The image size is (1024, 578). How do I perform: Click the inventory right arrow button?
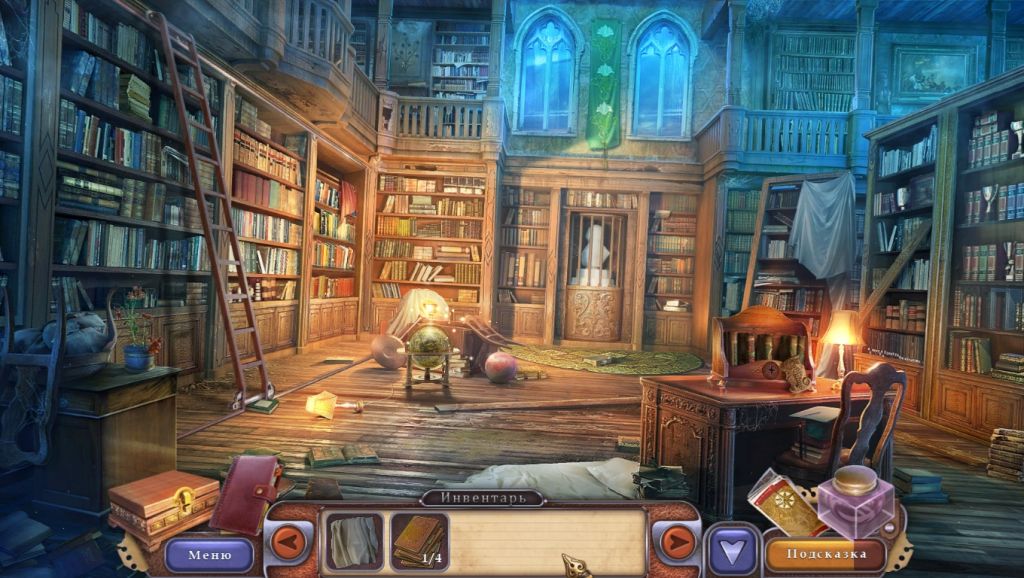pyautogui.click(x=677, y=543)
